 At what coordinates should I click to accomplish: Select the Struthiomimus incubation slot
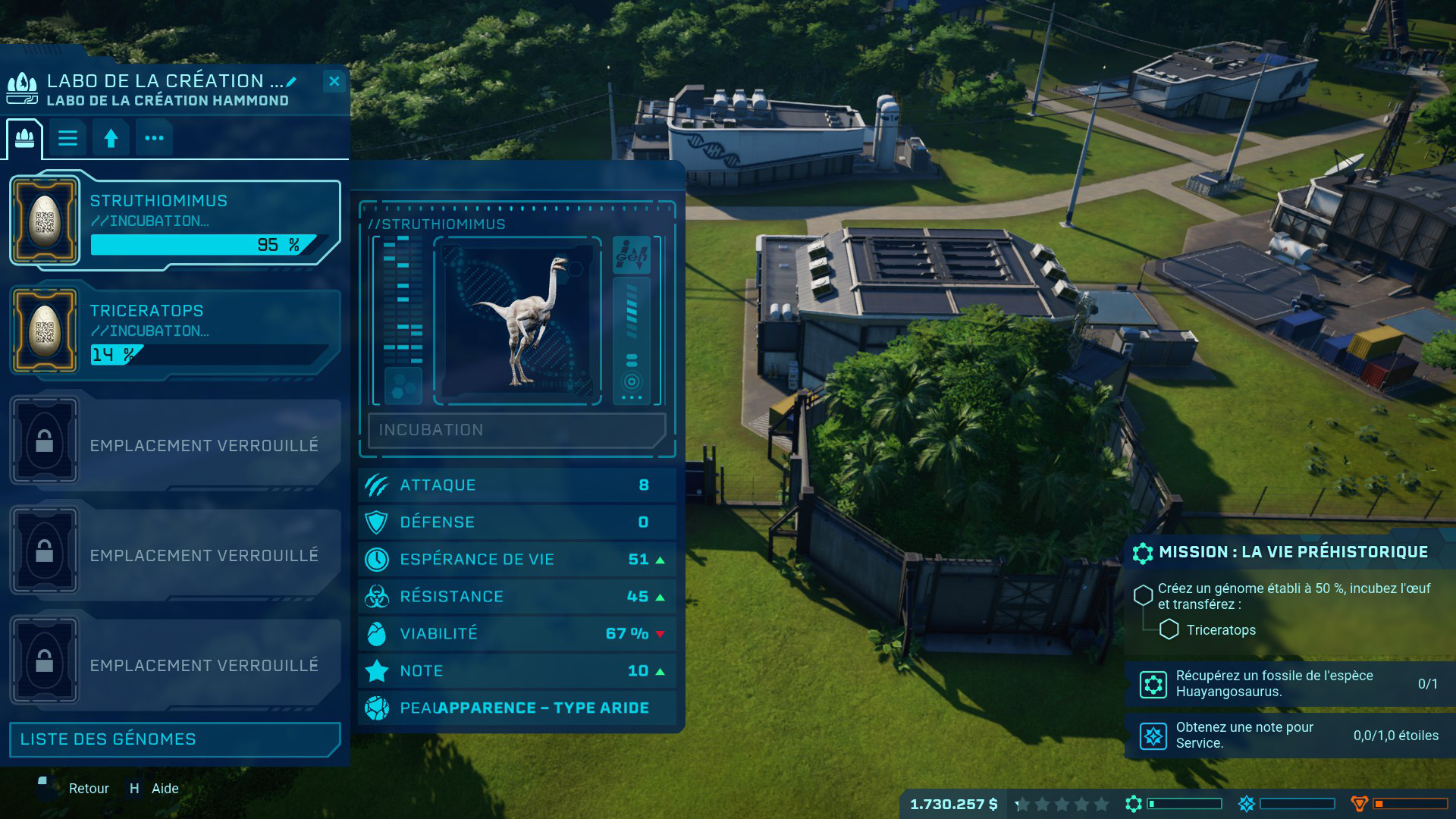[x=174, y=221]
